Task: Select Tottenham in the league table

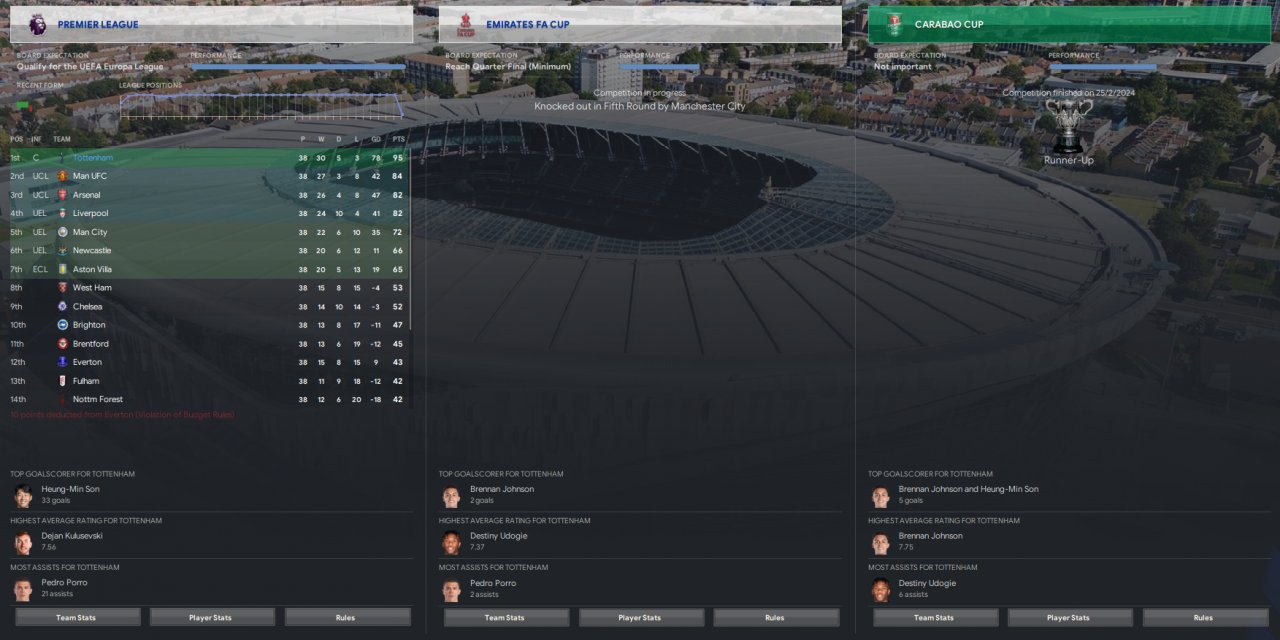Action: pos(93,158)
